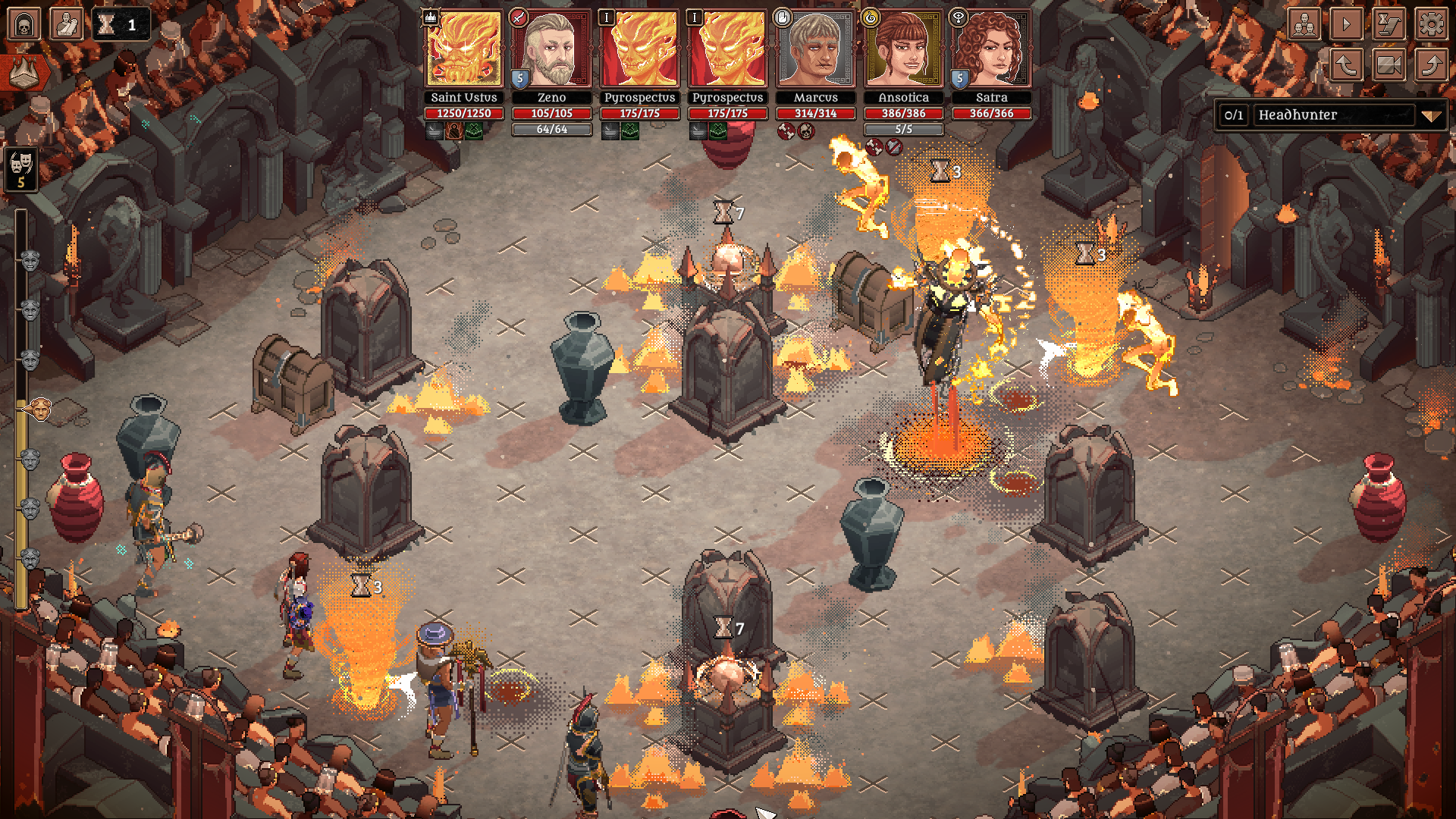Click the play arrow button
The image size is (1456, 819).
[x=1347, y=24]
